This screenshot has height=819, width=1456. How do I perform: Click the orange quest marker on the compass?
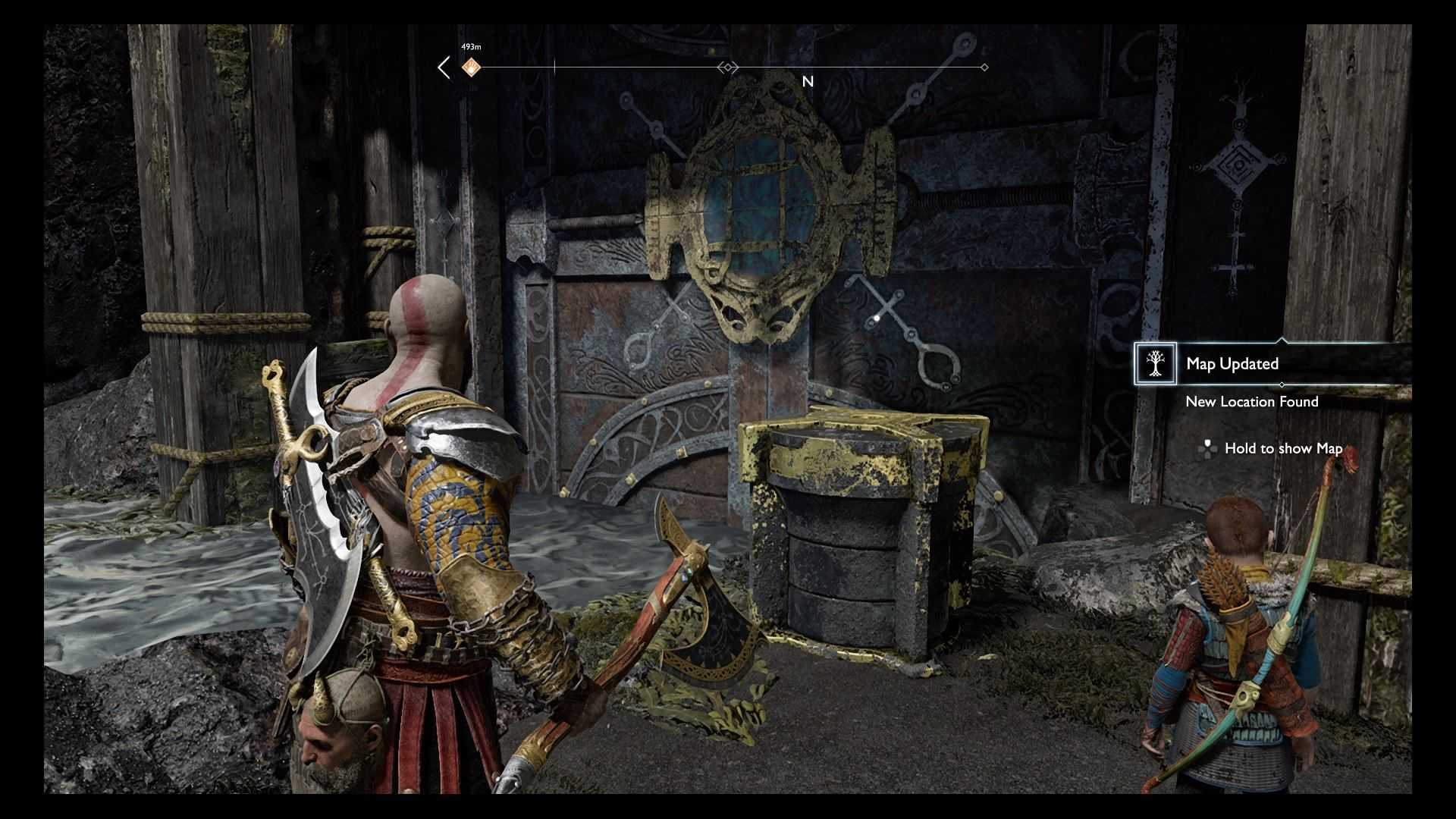point(471,67)
